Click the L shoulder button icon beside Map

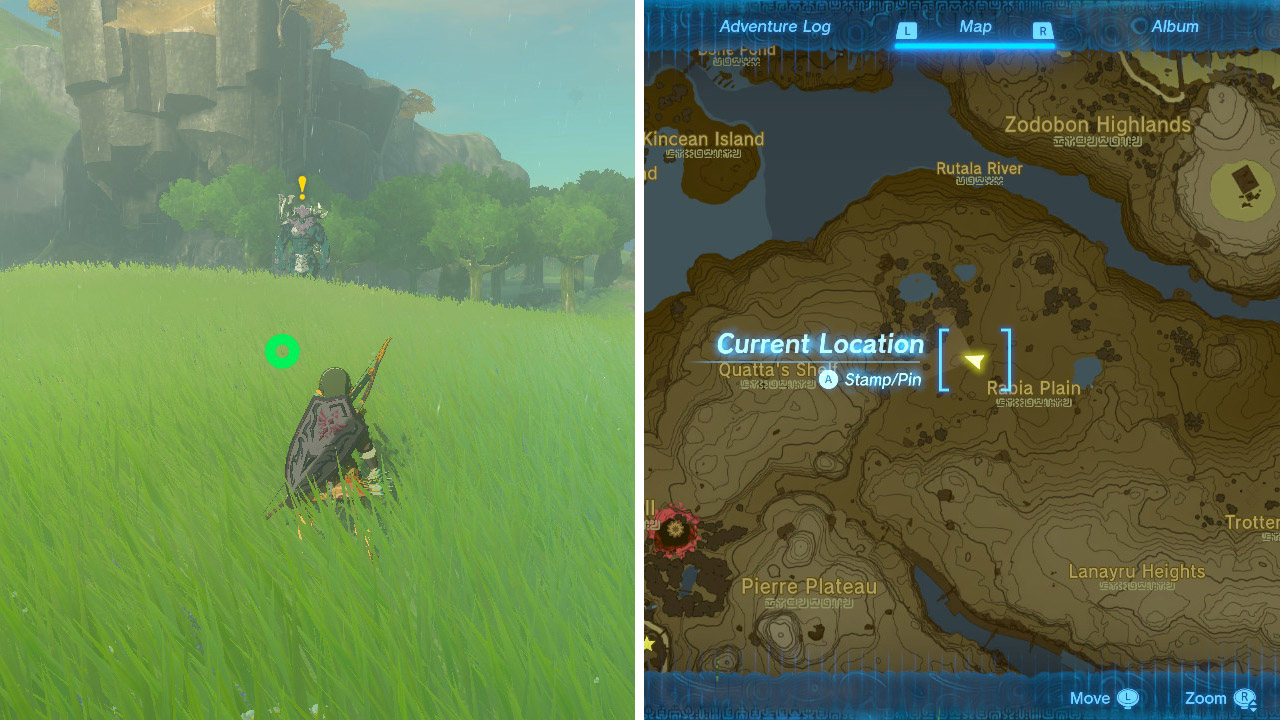coord(906,31)
